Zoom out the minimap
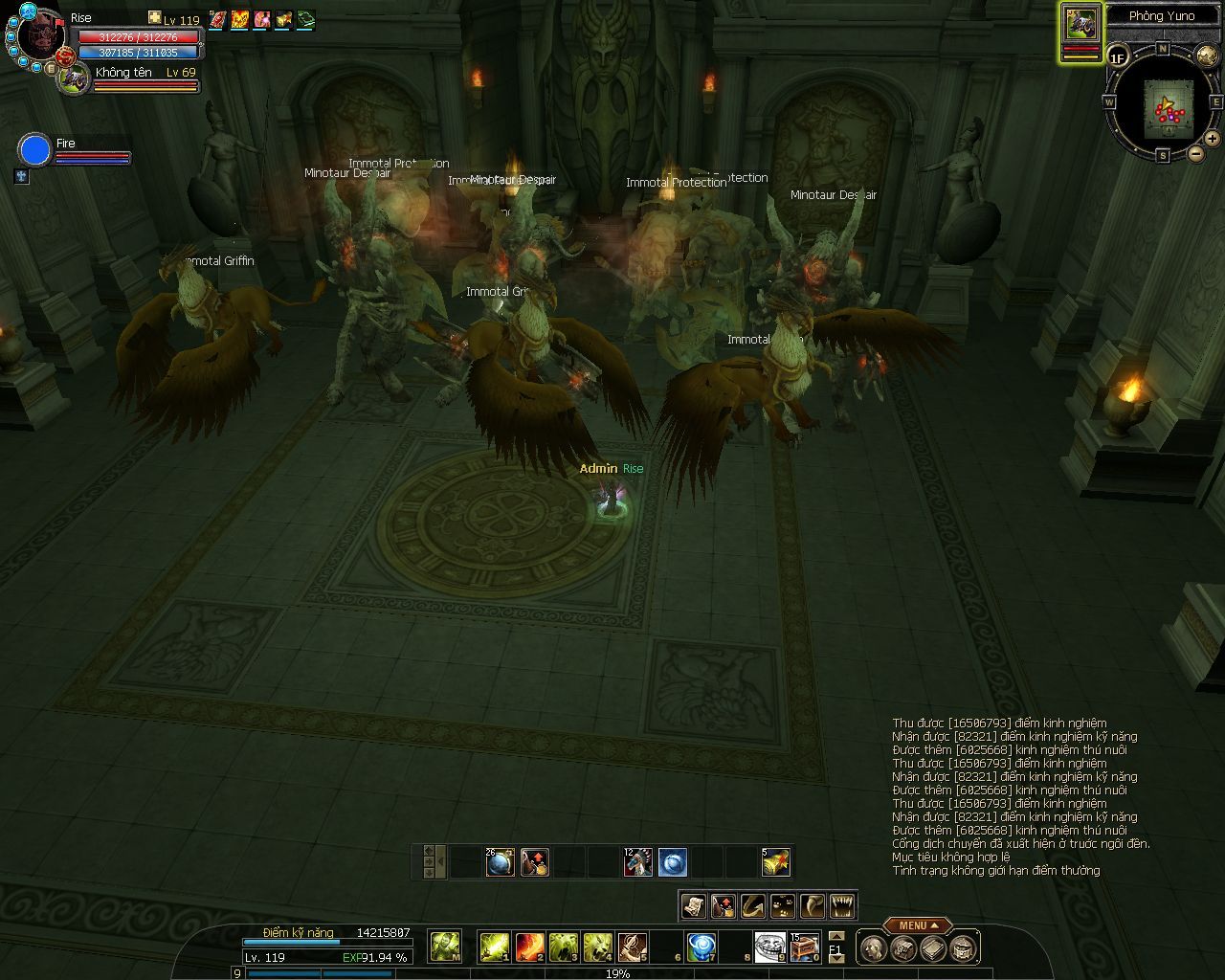The height and width of the screenshot is (980, 1225). (x=1196, y=153)
